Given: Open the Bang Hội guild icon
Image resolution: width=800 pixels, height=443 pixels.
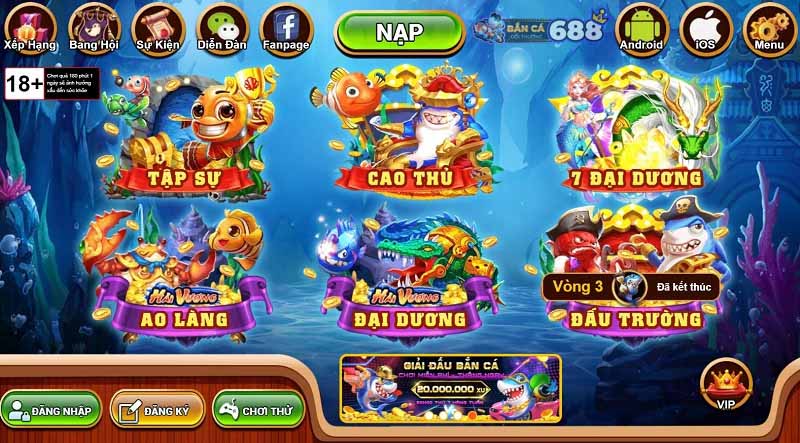Looking at the screenshot, I should click(92, 27).
